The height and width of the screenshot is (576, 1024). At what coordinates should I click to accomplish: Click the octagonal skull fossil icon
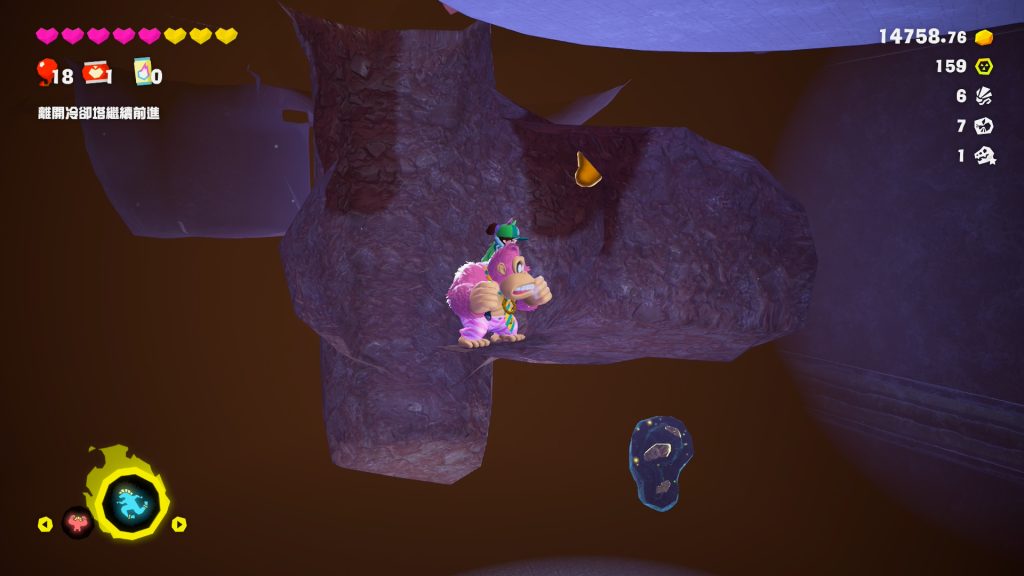click(984, 126)
